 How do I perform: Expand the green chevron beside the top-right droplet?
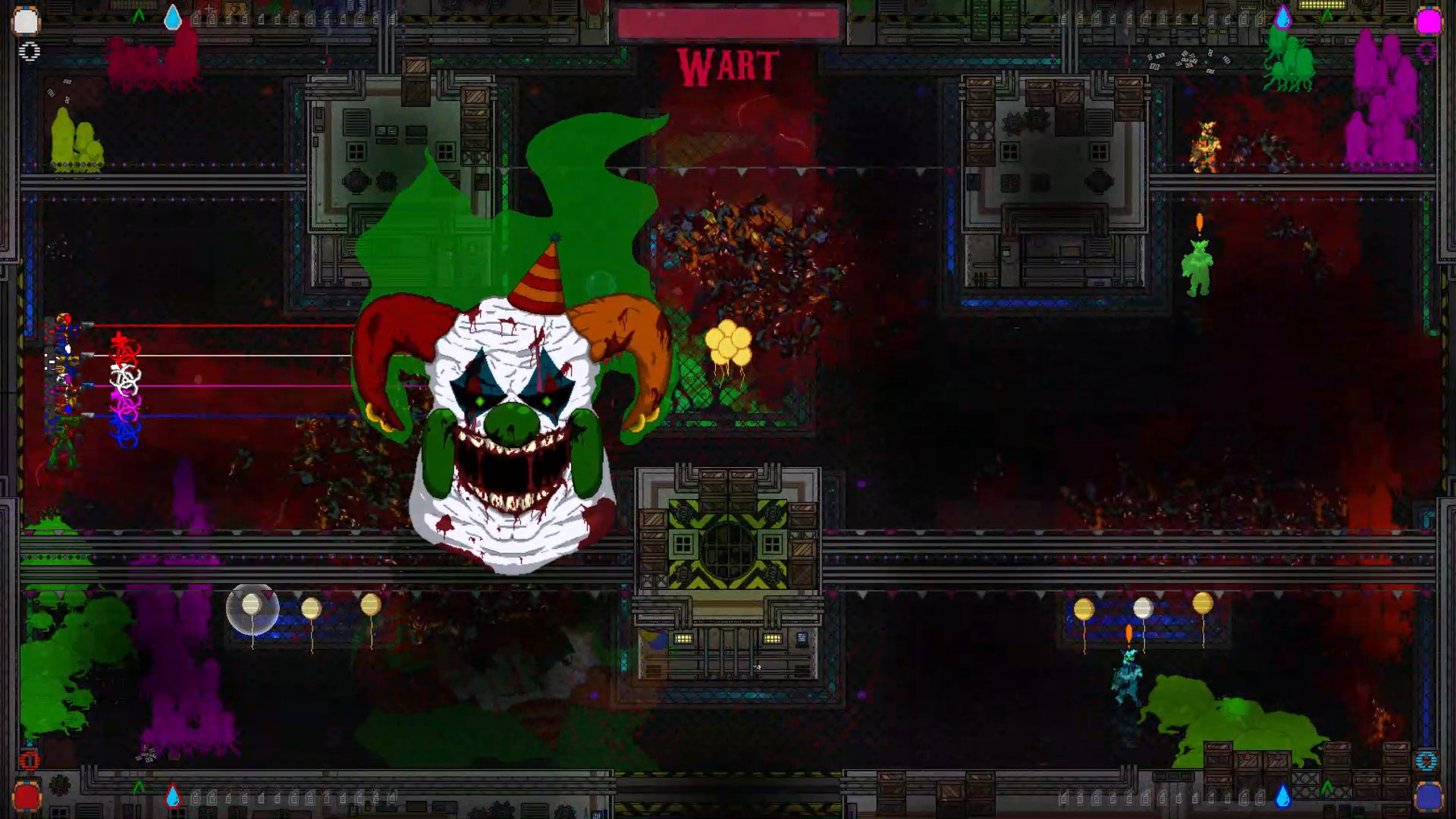(1327, 15)
